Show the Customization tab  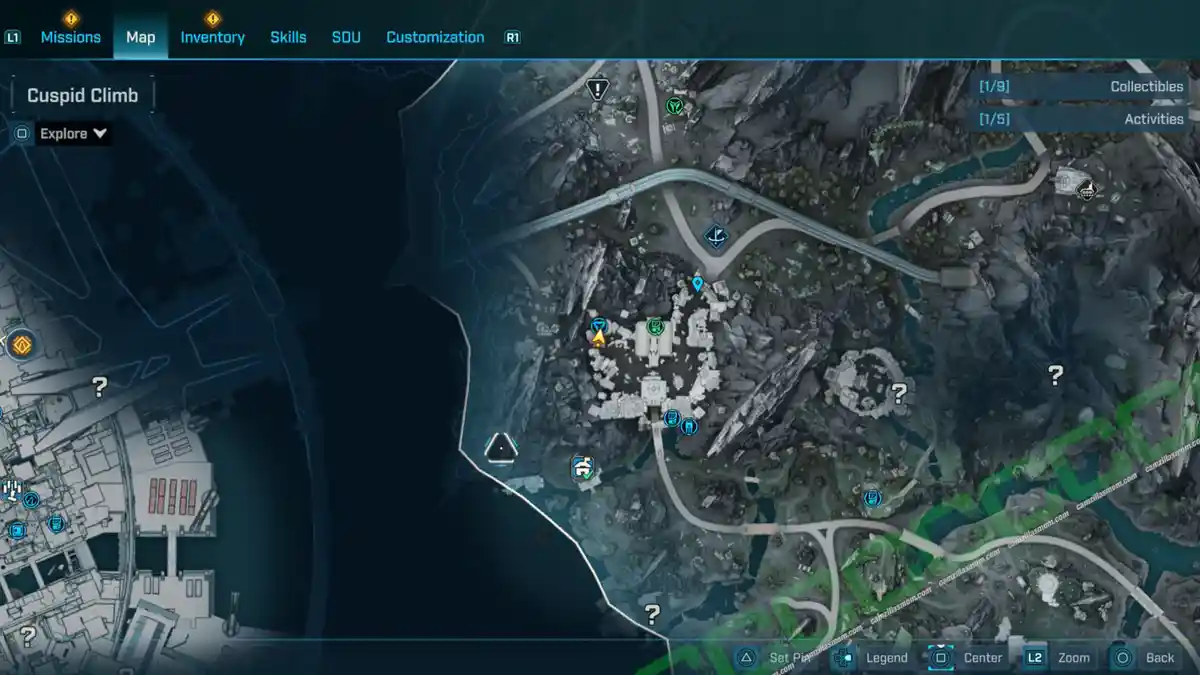click(x=435, y=37)
